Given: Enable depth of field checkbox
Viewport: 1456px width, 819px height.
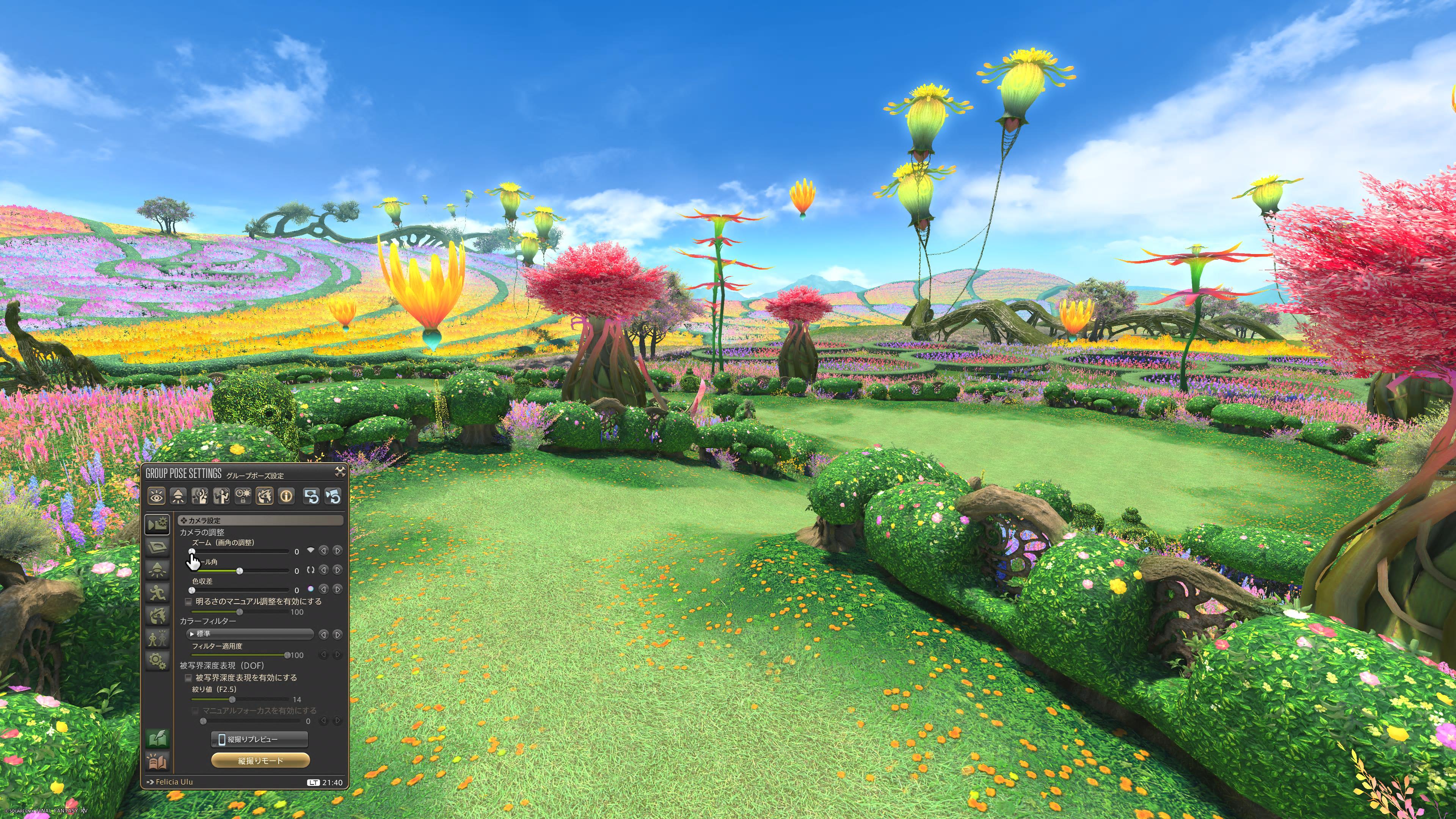Looking at the screenshot, I should [189, 678].
